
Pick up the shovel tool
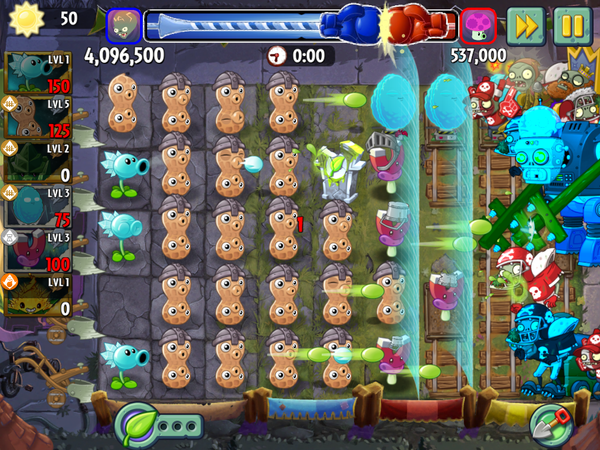point(551,424)
